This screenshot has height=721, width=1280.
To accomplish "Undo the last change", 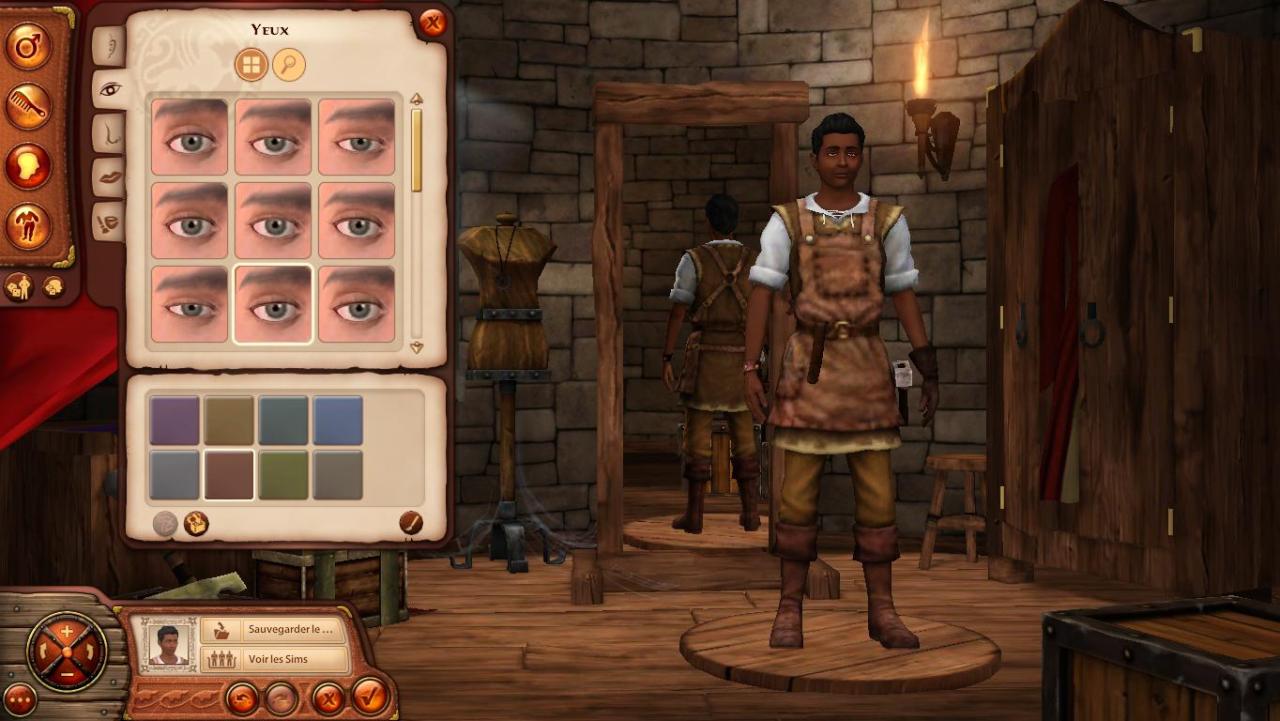I will (x=241, y=697).
